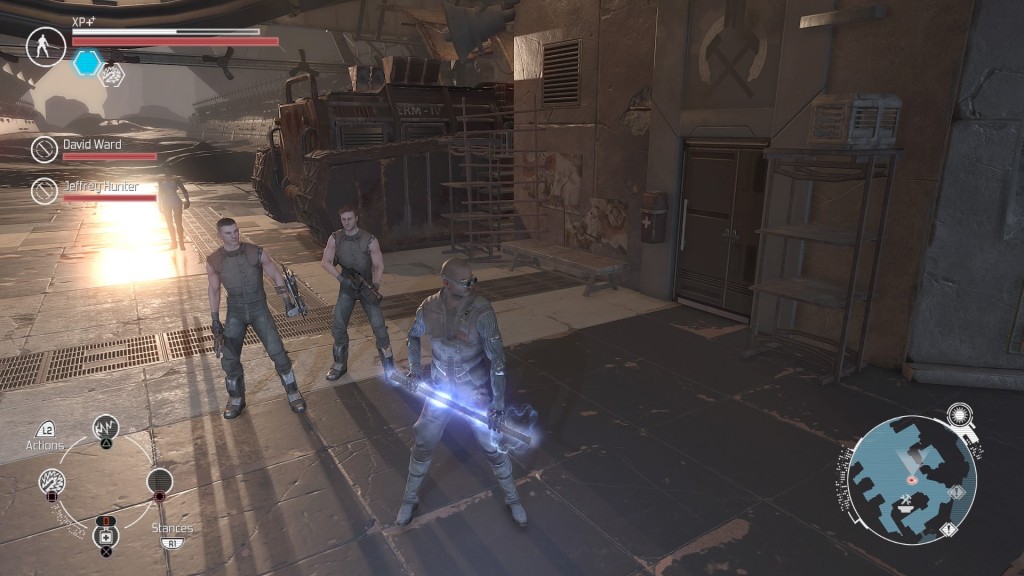Screen dimensions: 1024x576
Task: Select the sun daytime indicator above the minimap
Action: point(961,415)
